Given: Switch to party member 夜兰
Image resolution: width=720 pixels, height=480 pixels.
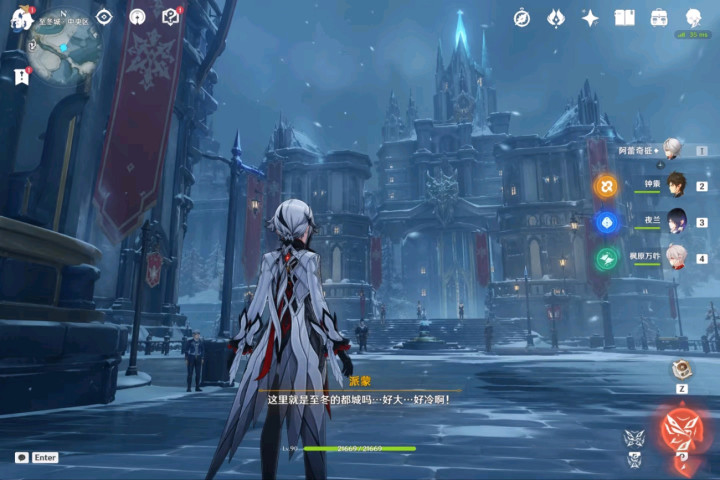Looking at the screenshot, I should 676,222.
